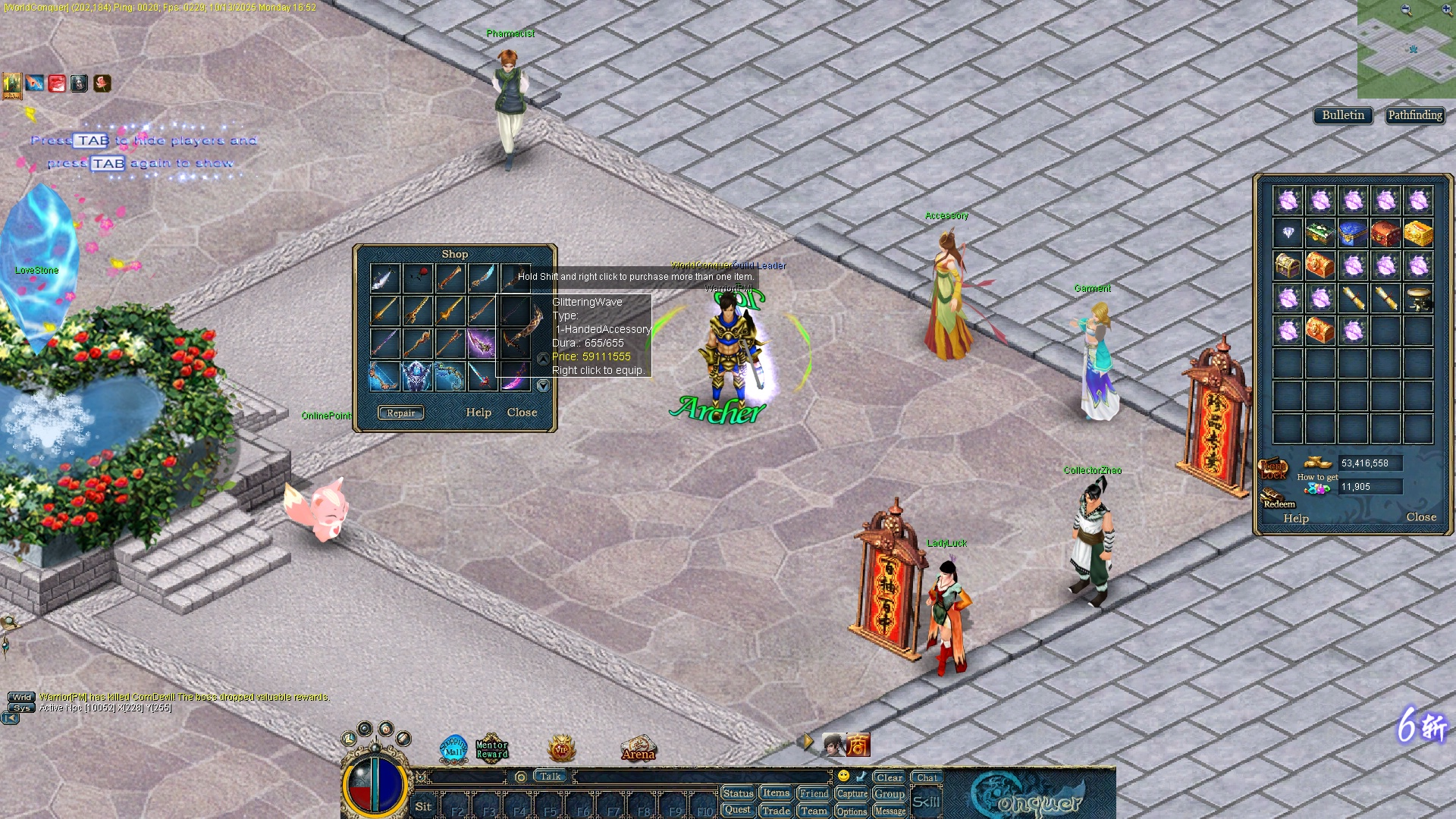Image resolution: width=1456 pixels, height=819 pixels.
Task: Open the Bulletin board
Action: coord(1342,115)
